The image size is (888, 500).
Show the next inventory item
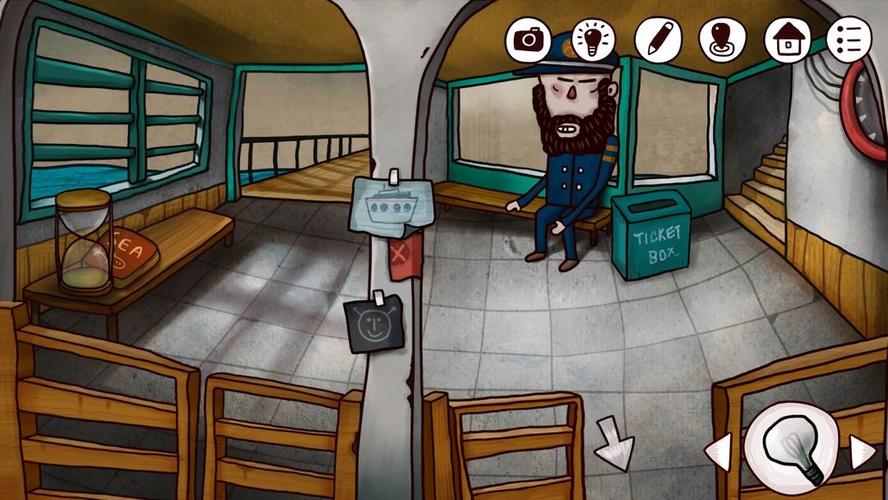point(862,452)
